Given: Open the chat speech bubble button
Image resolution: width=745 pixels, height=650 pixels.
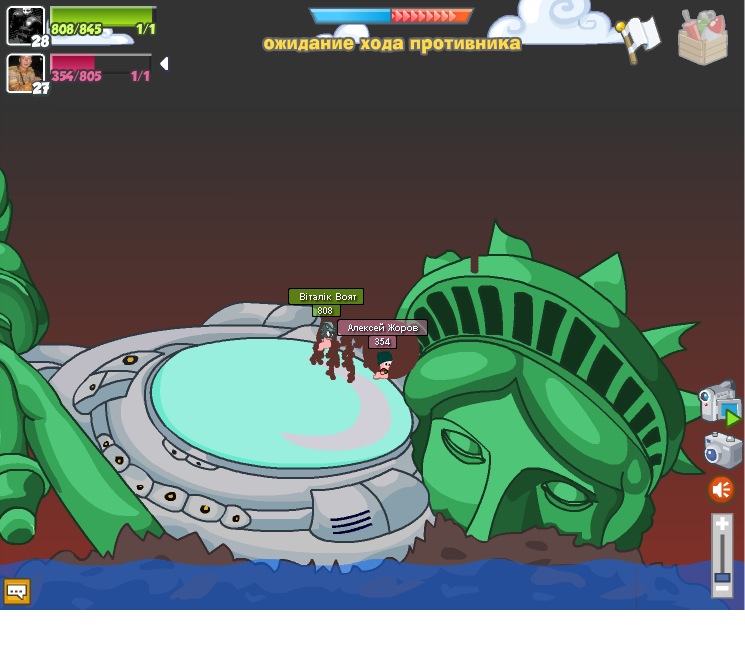Looking at the screenshot, I should 17,591.
